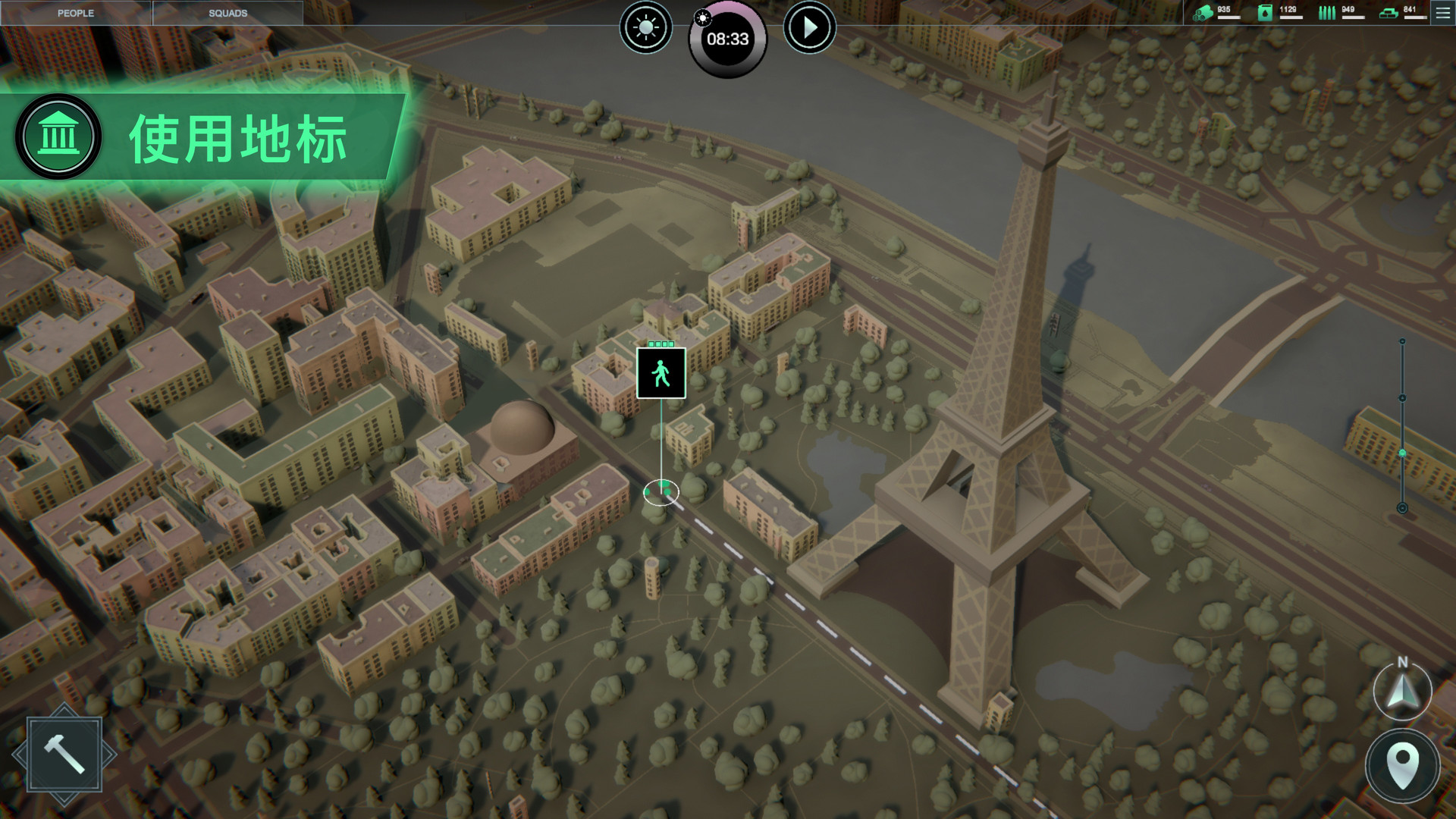
Task: Switch to the SQUADS tab
Action: coord(227,13)
